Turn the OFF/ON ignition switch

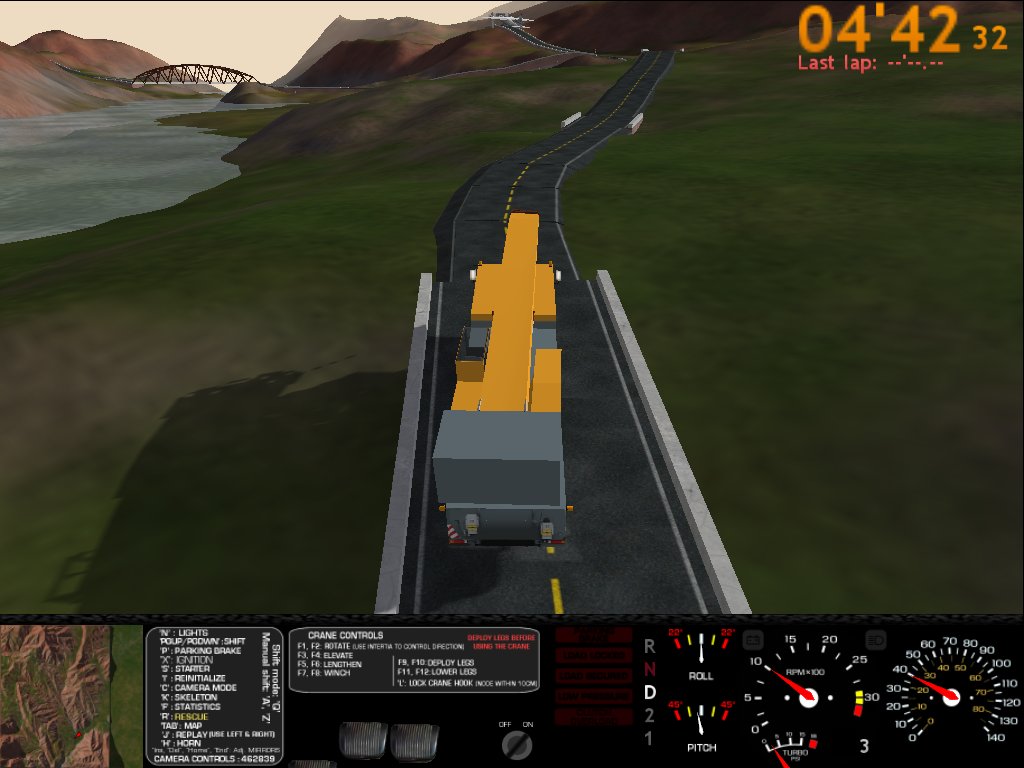tap(516, 744)
